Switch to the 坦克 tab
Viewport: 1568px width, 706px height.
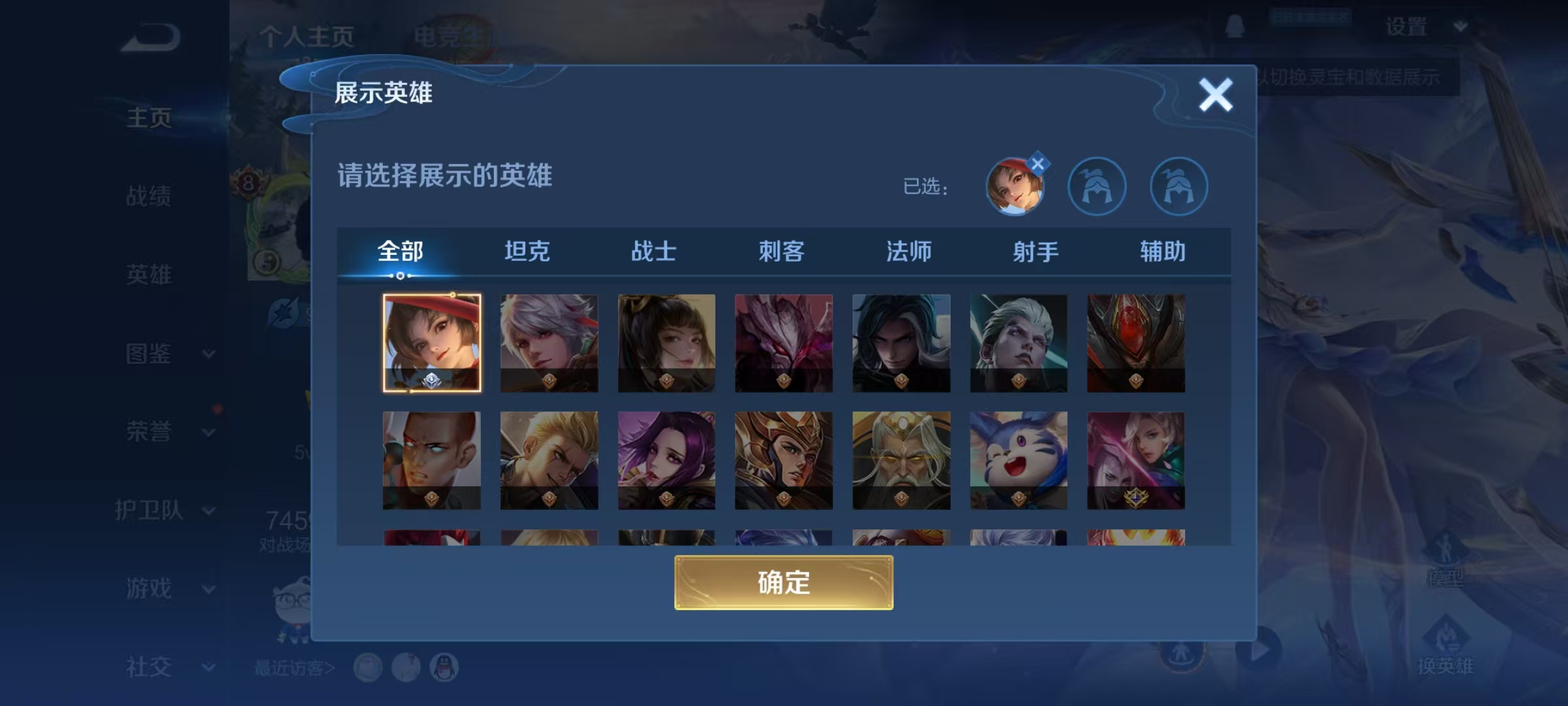click(527, 252)
